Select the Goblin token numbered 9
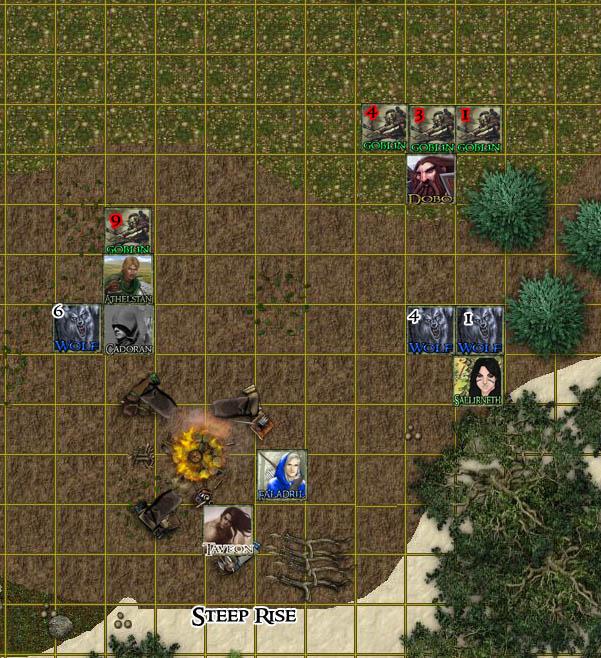 (128, 231)
